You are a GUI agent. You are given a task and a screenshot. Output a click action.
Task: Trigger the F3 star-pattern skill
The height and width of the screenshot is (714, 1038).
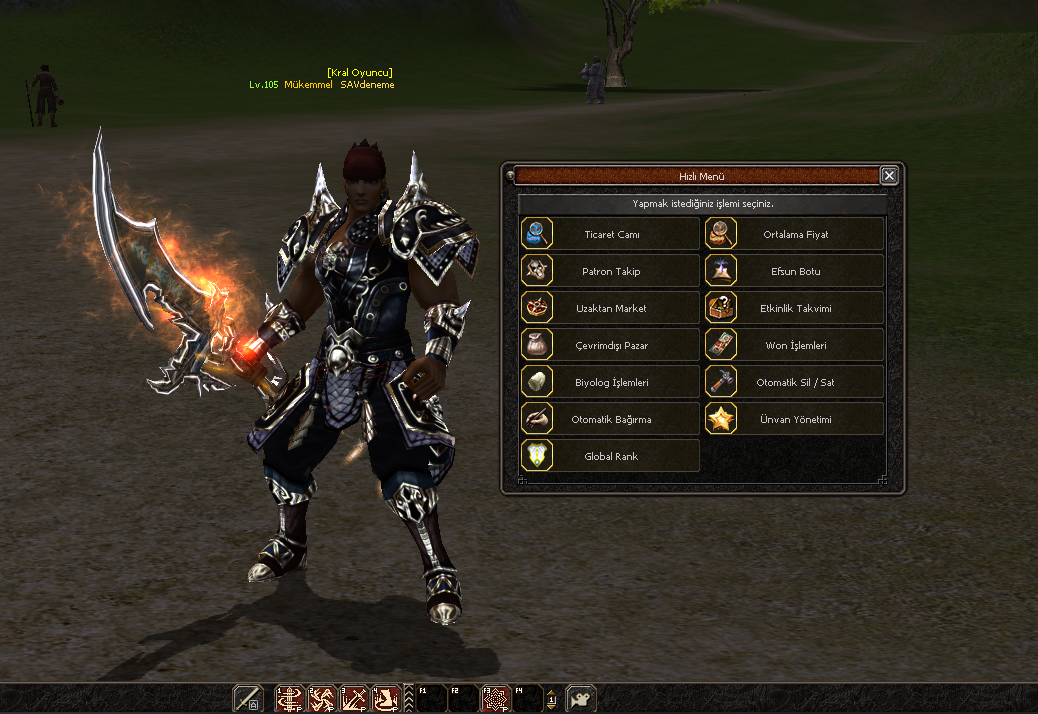coord(496,698)
